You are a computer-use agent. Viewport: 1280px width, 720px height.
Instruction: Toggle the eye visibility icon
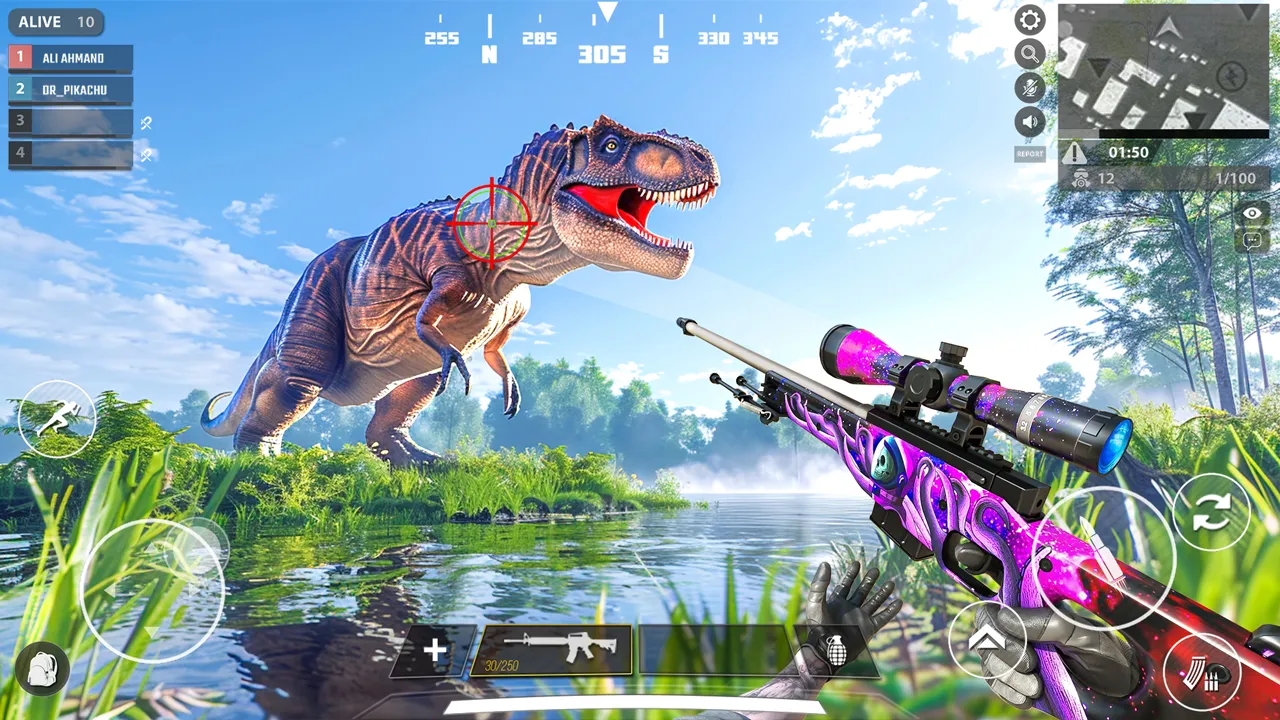[1253, 213]
